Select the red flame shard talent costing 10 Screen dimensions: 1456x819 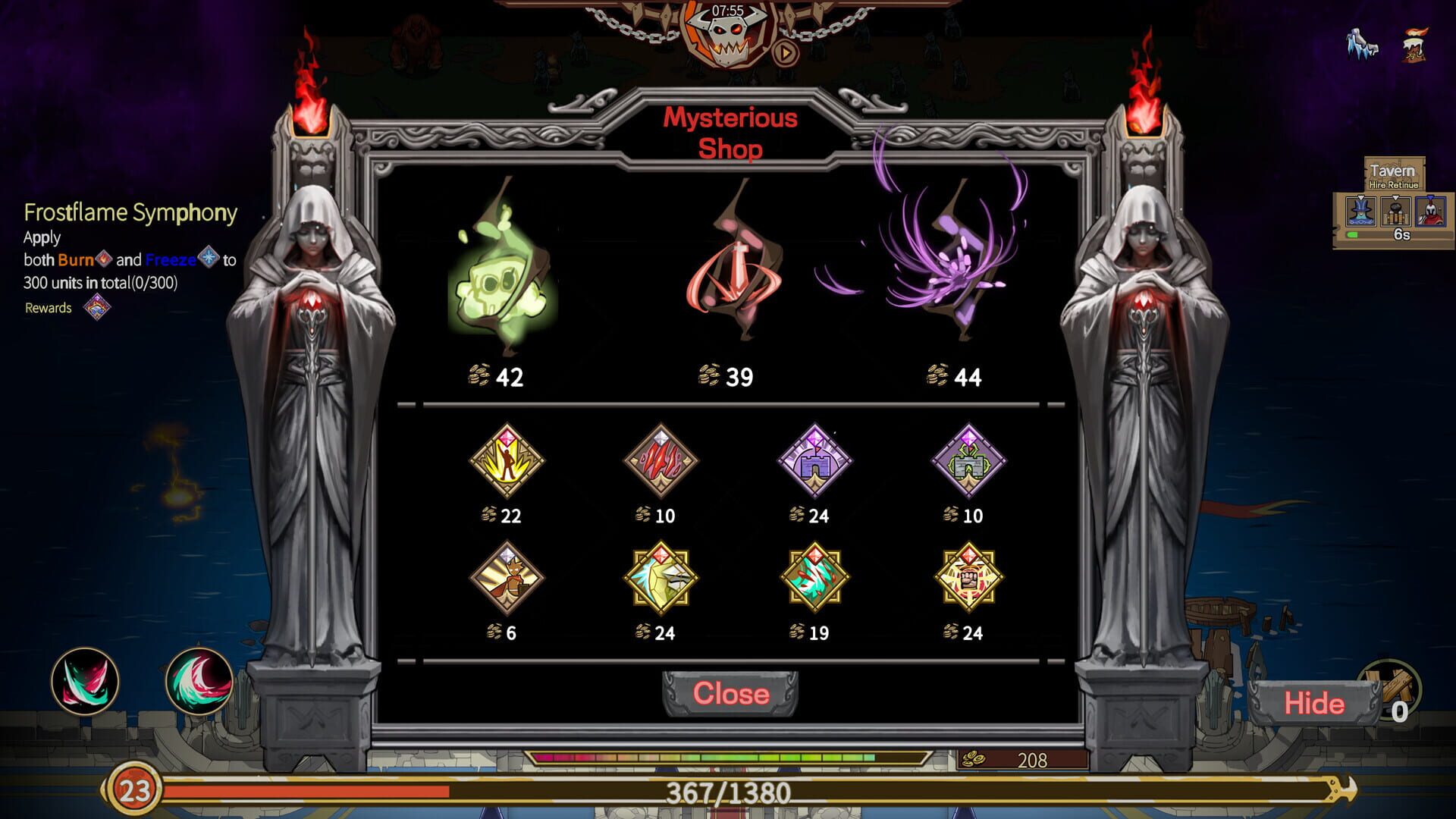(x=662, y=463)
